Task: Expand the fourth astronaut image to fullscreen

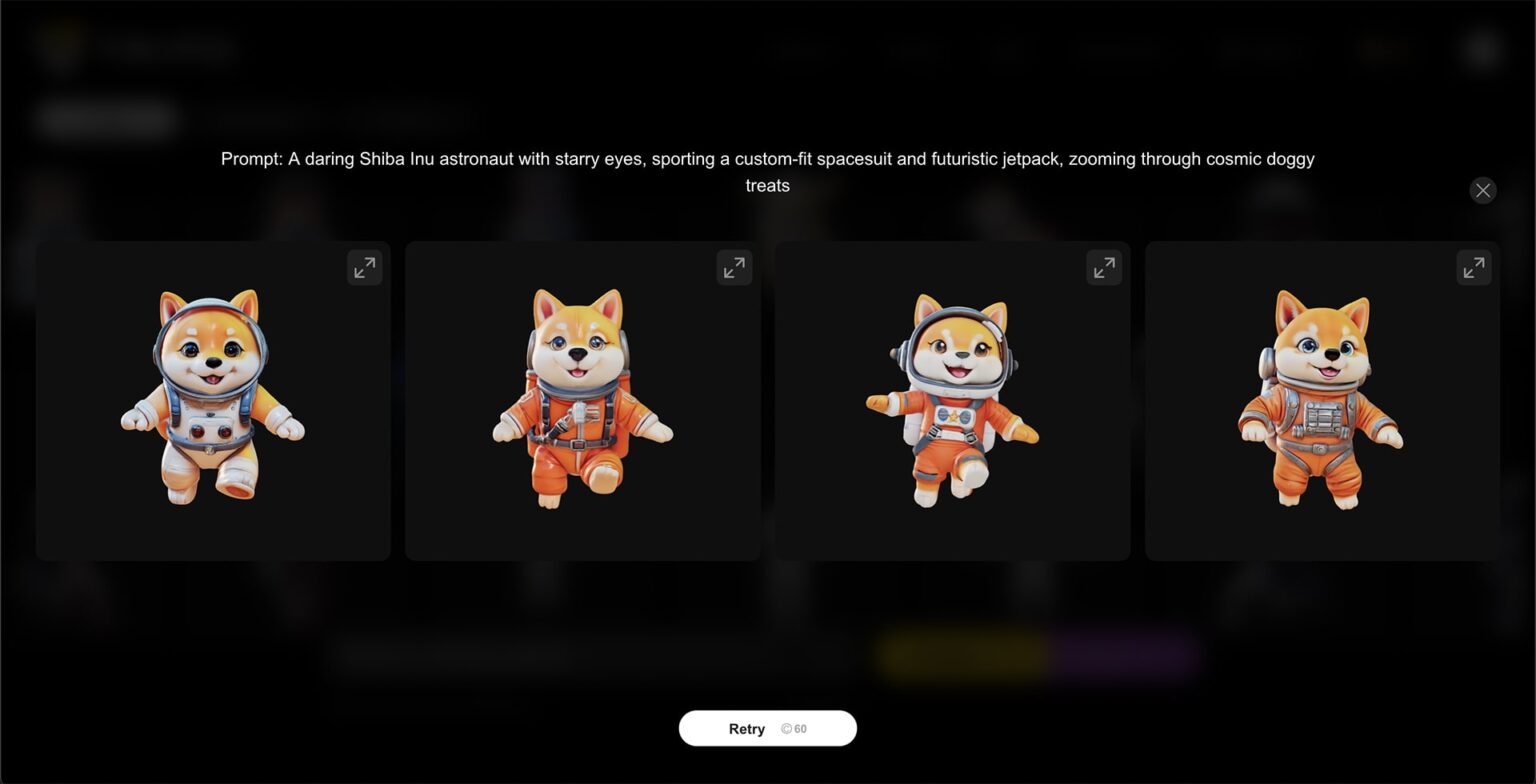Action: click(x=1473, y=267)
